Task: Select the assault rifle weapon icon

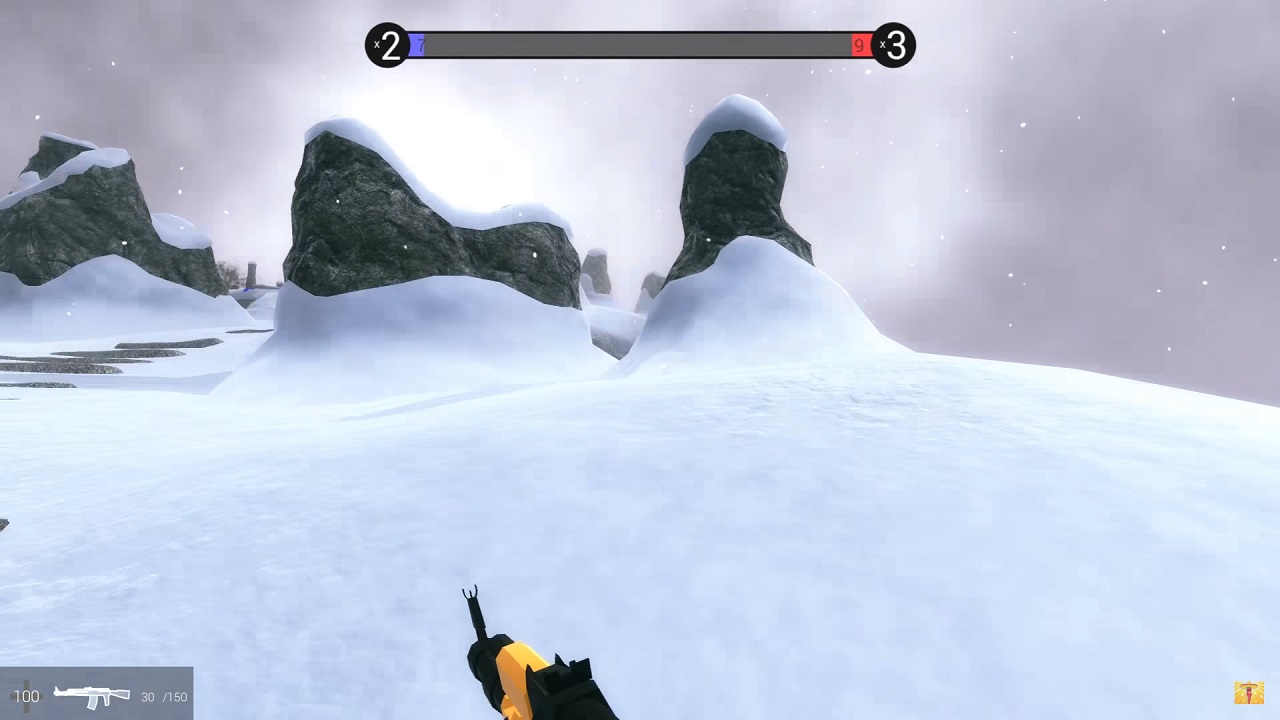Action: point(91,695)
